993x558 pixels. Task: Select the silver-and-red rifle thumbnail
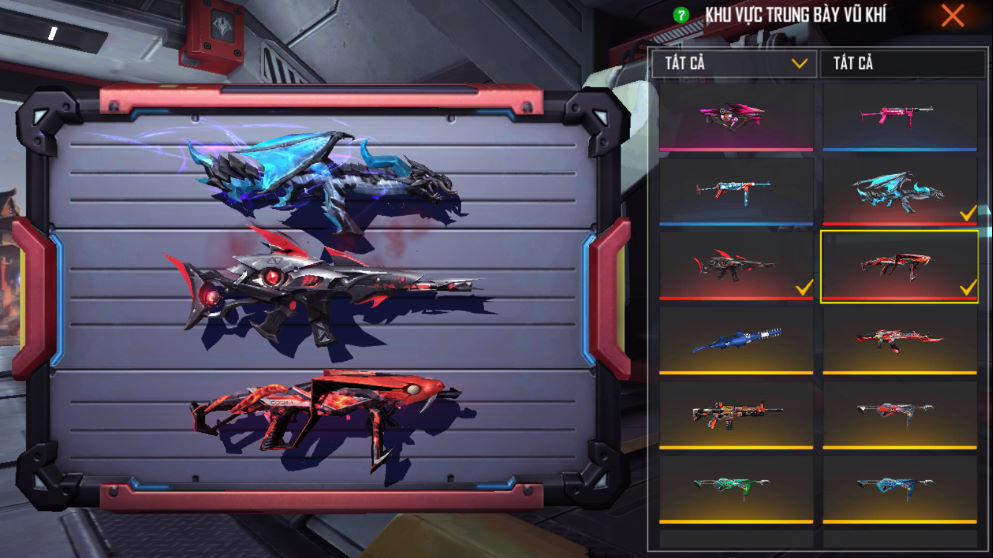(898, 411)
